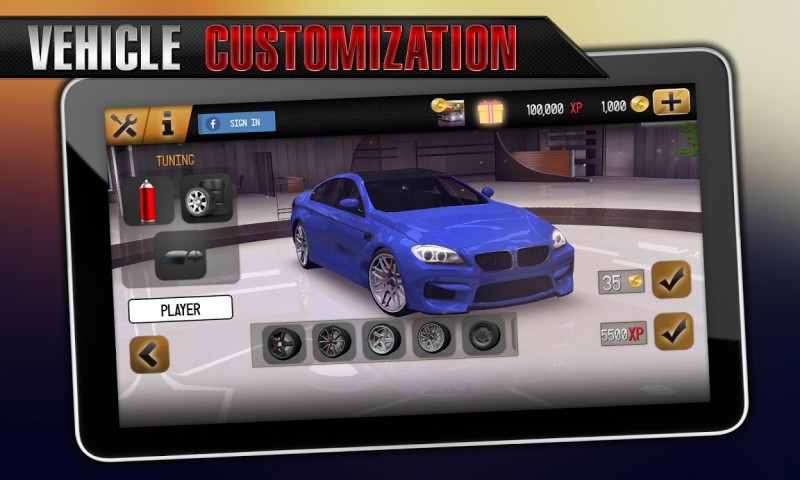Select the spray paint tuning option
Screen dimensions: 800x480
tap(148, 199)
